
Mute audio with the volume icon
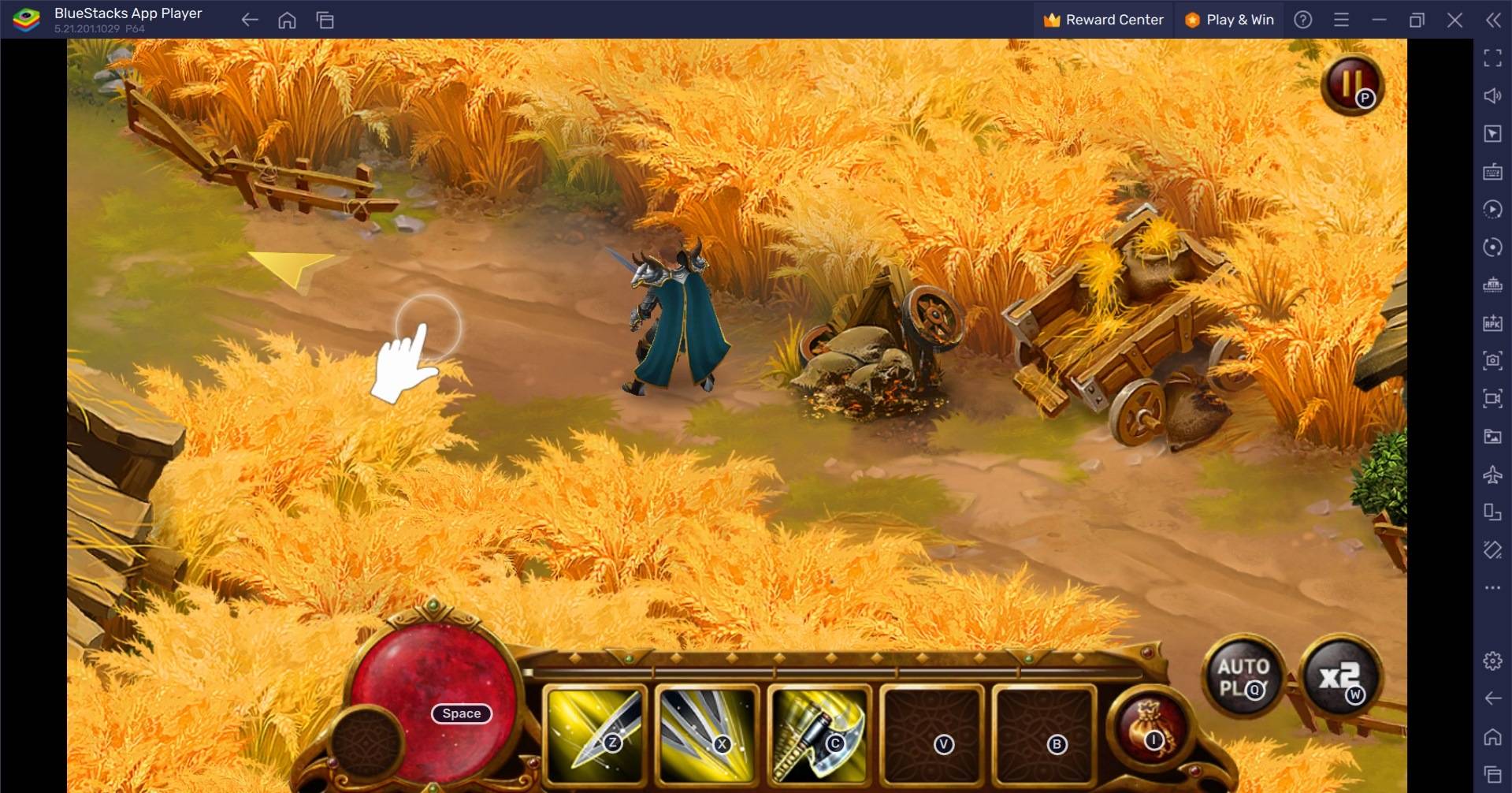[x=1493, y=95]
